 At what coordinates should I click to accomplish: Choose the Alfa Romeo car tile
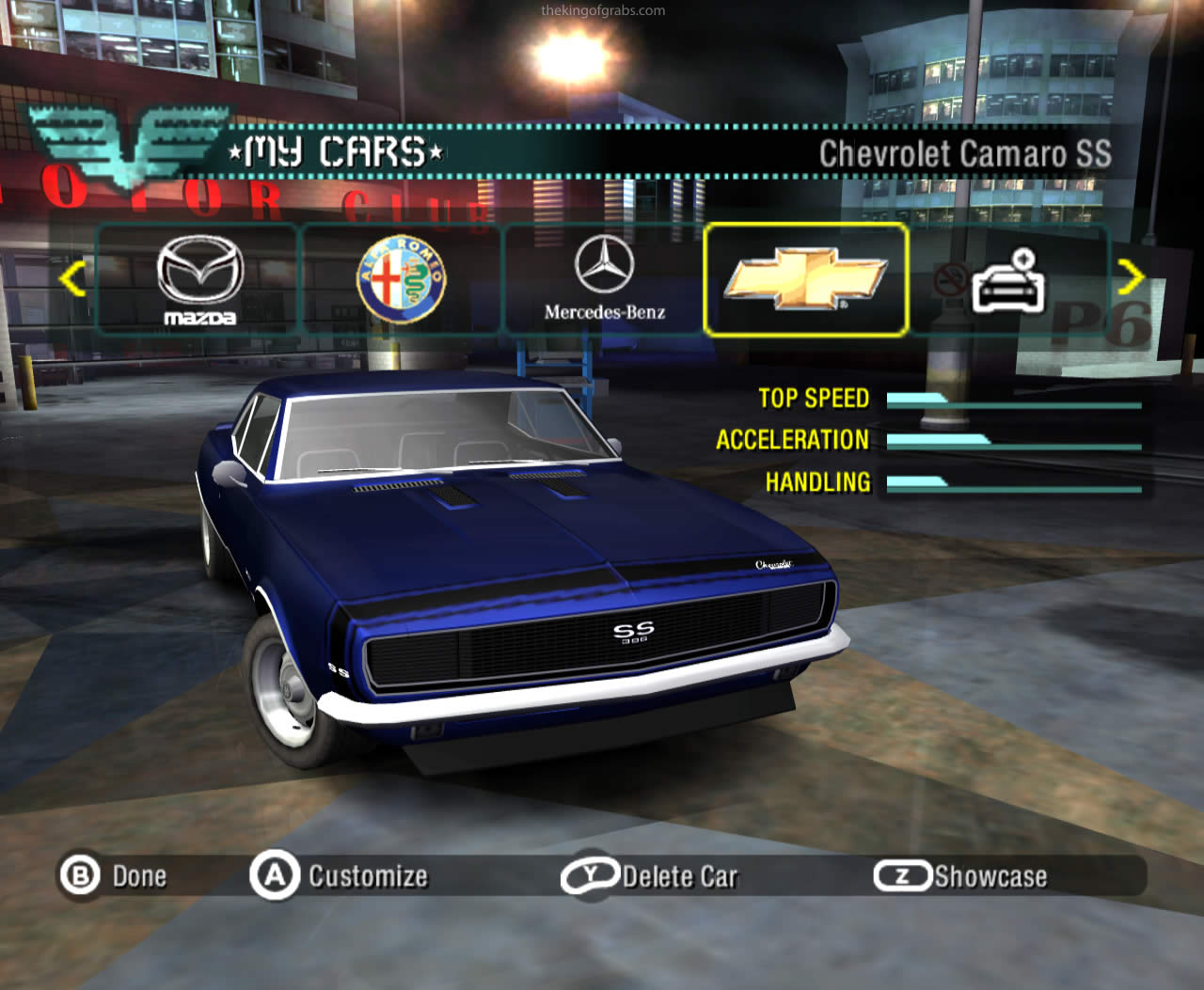[402, 279]
